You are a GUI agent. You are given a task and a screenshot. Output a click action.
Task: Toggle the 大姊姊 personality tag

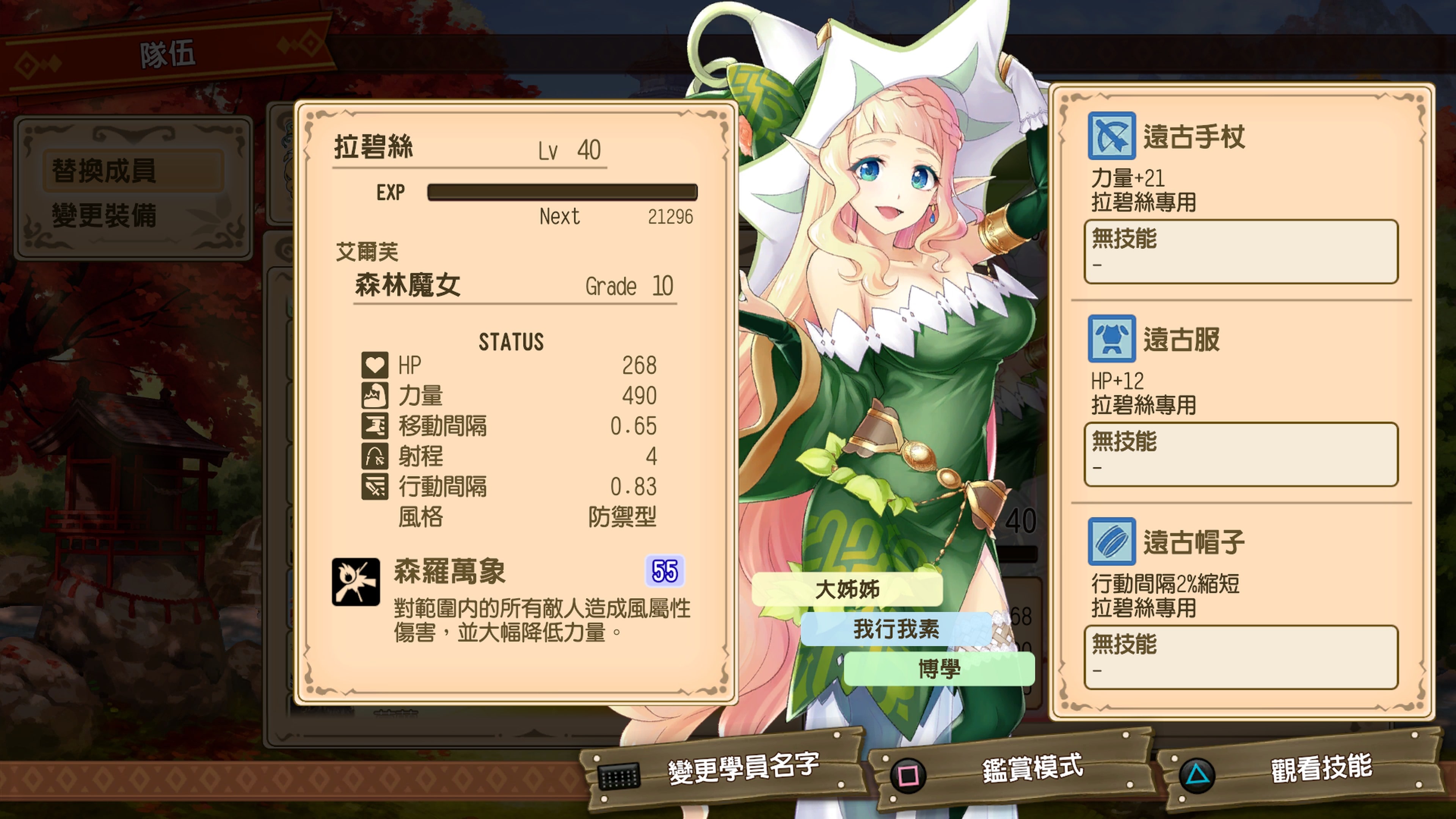tap(847, 590)
